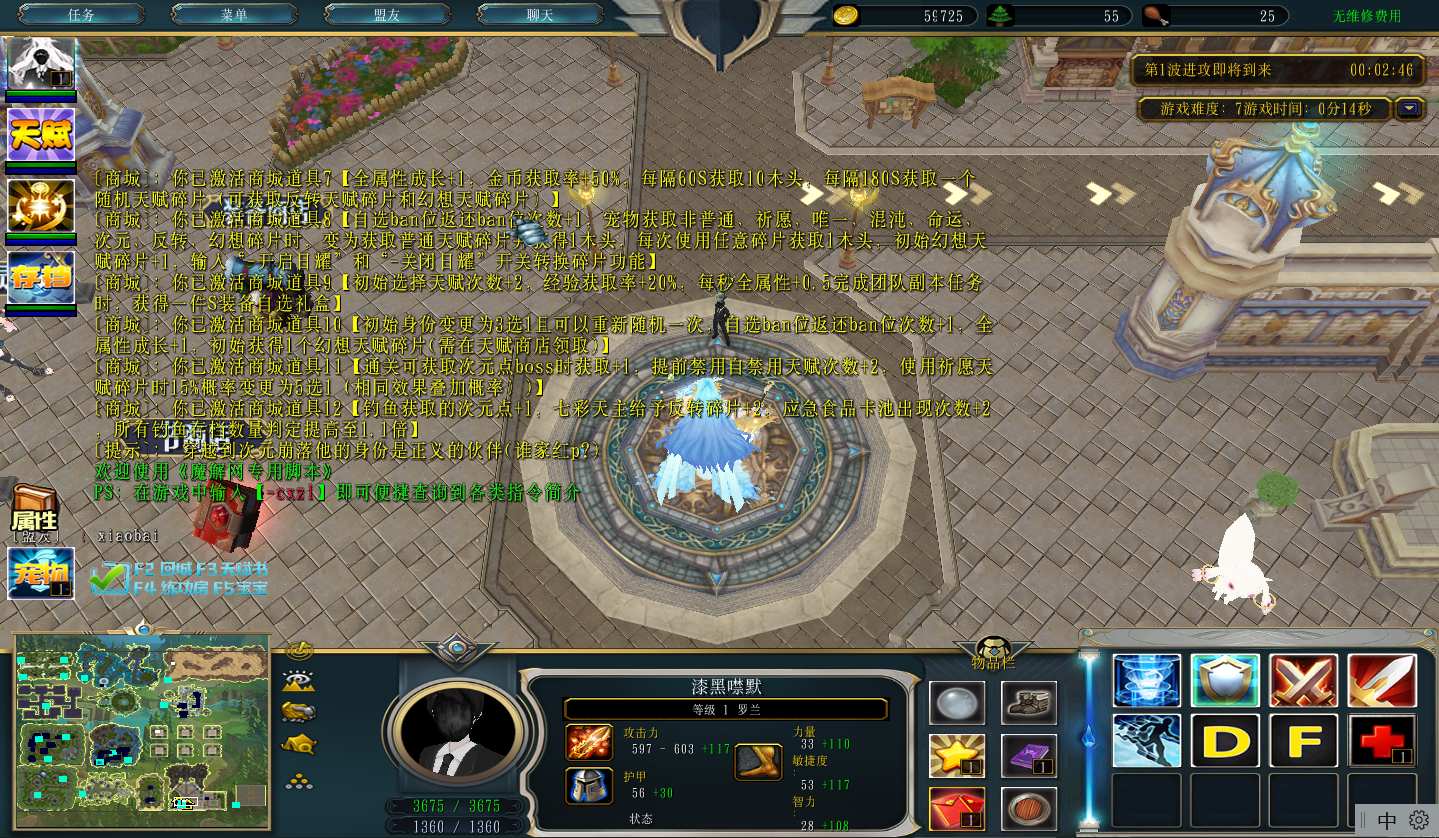Open the 属性 attributes book

(x=34, y=510)
